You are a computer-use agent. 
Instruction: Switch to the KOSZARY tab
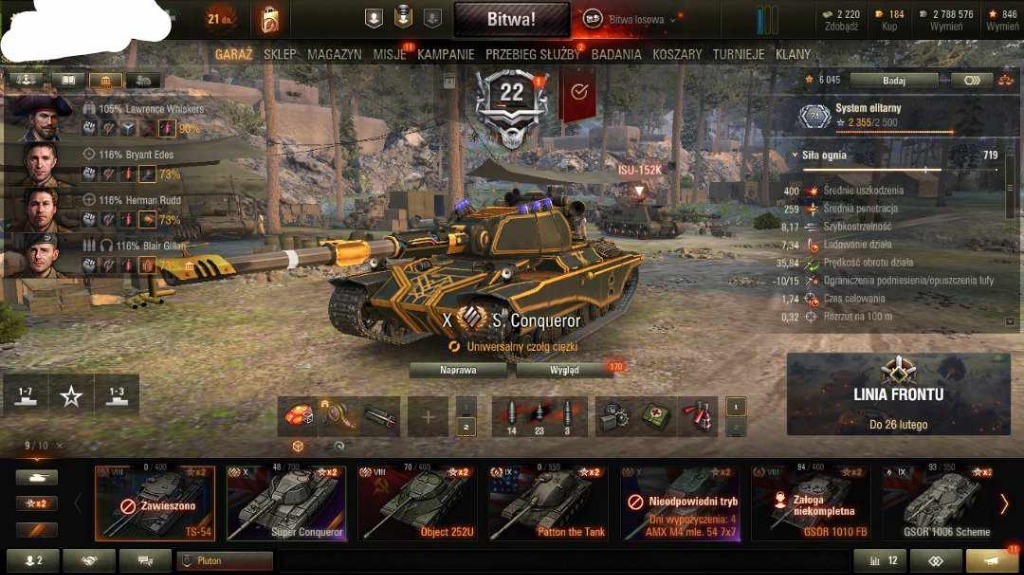pyautogui.click(x=677, y=54)
